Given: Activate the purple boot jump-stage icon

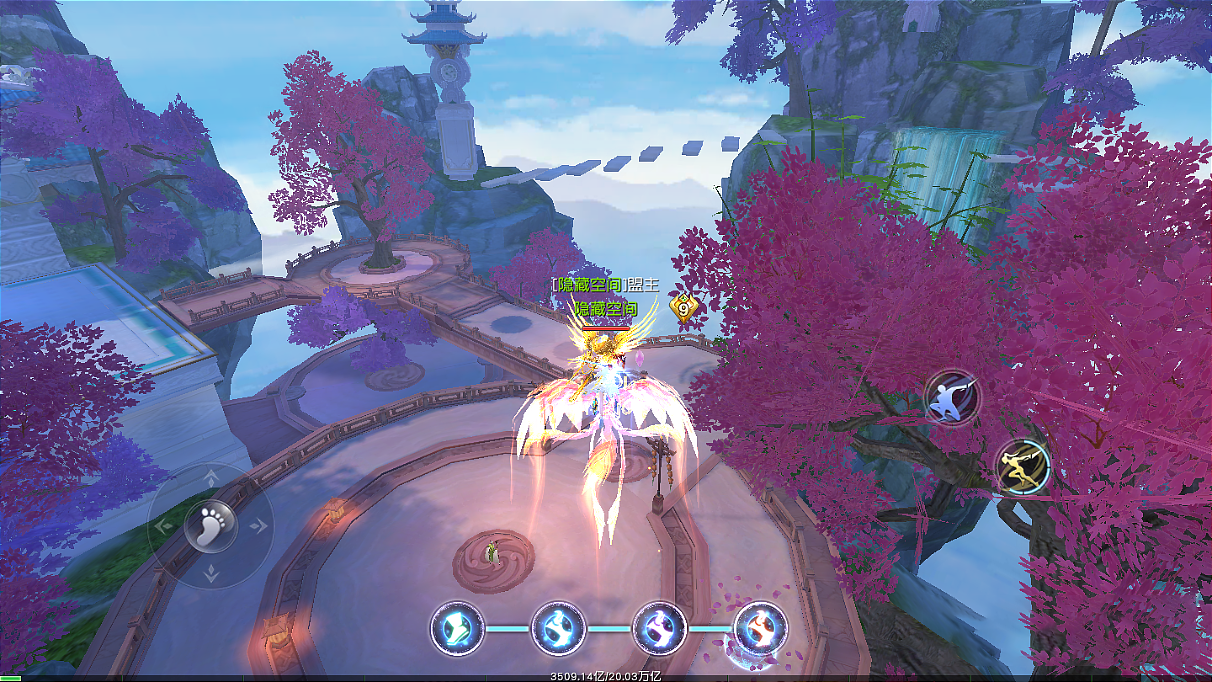Looking at the screenshot, I should point(659,629).
